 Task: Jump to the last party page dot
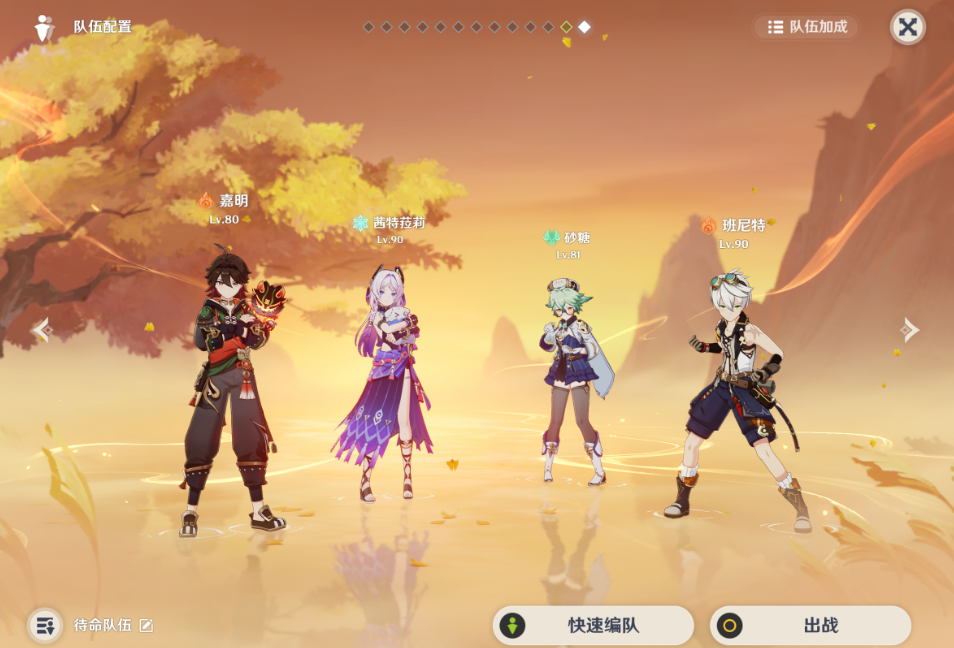(x=584, y=27)
